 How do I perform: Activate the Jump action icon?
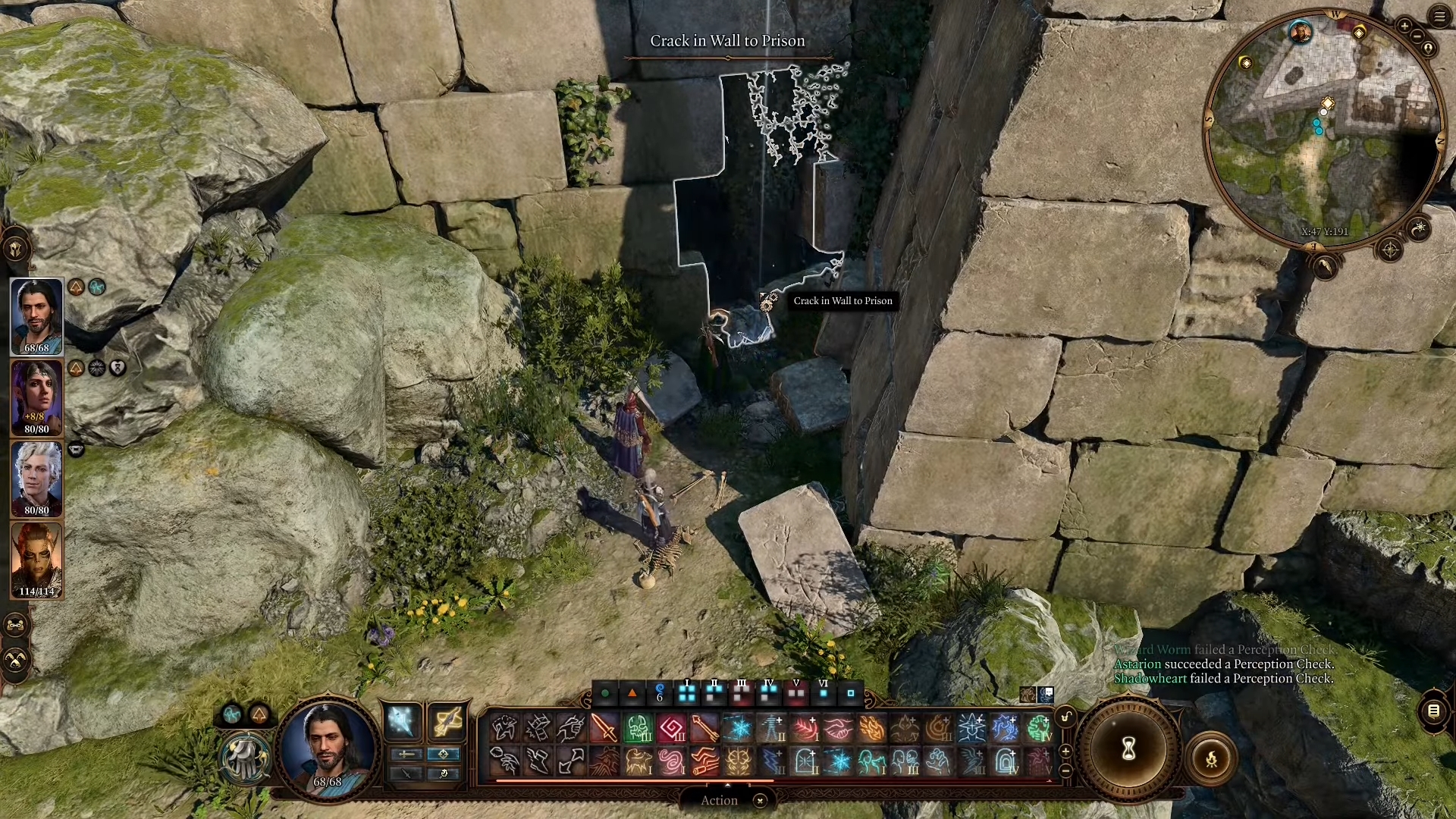[571, 761]
